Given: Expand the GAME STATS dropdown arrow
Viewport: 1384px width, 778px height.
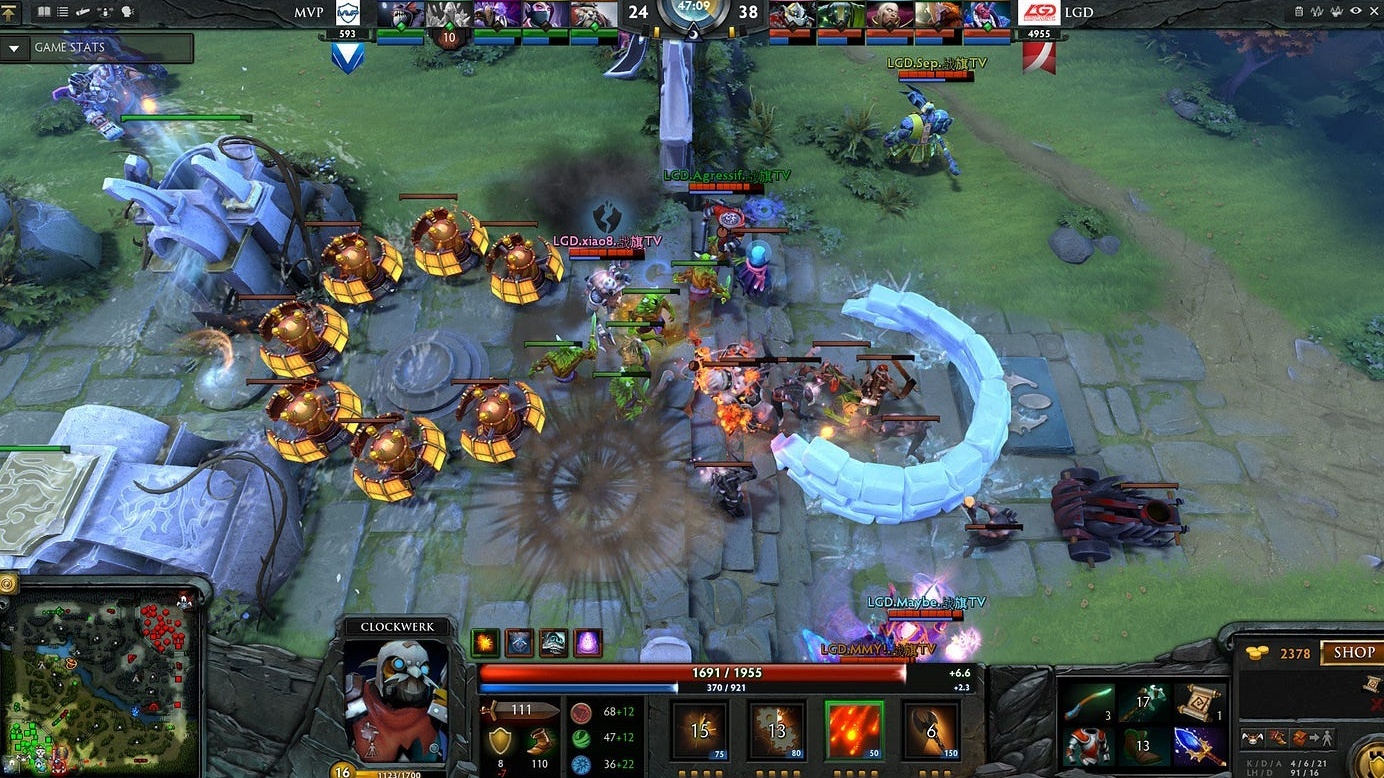Looking at the screenshot, I should 14,47.
